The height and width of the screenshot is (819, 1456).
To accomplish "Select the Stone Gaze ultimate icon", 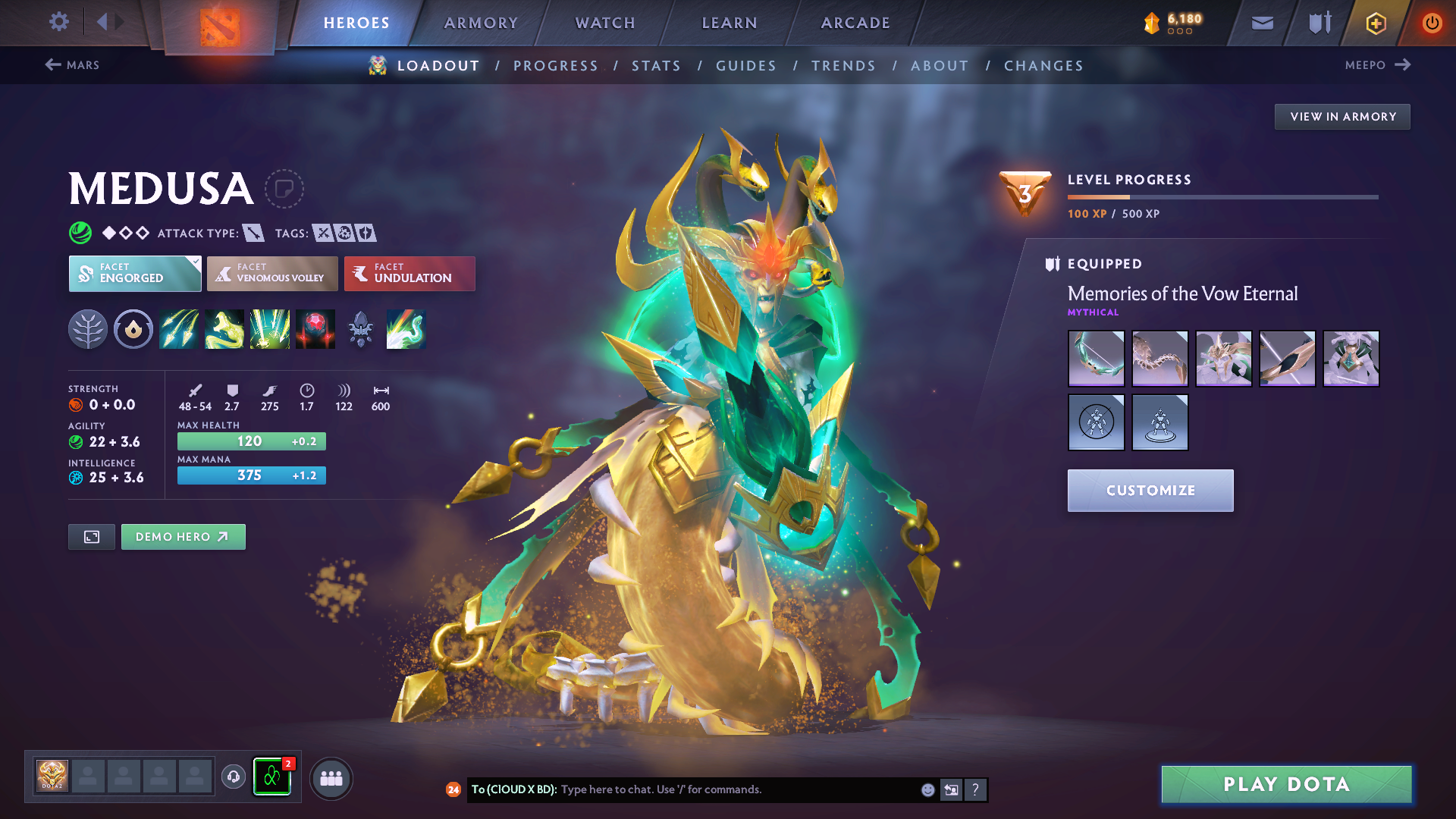I will point(315,329).
